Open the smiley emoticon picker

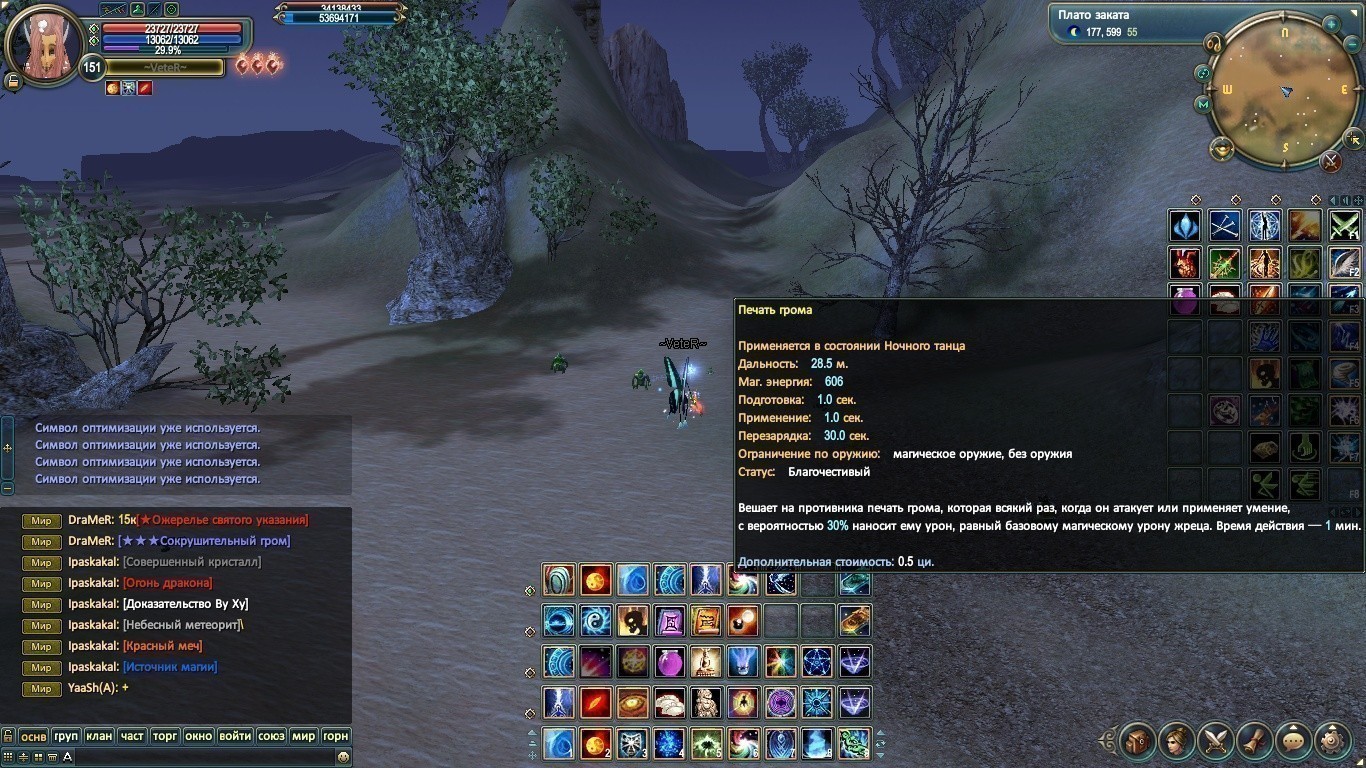click(x=344, y=758)
